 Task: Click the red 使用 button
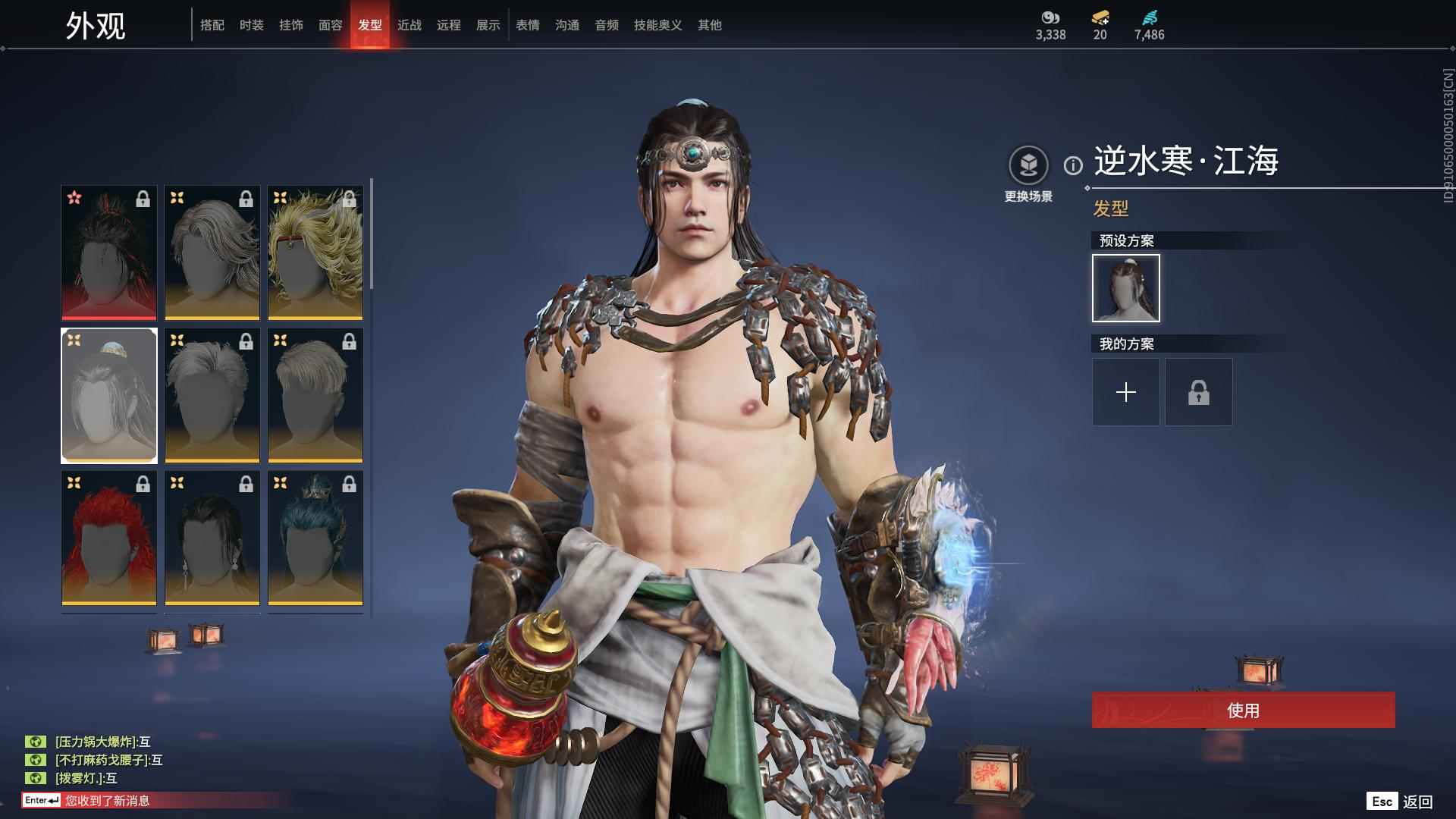(x=1243, y=710)
